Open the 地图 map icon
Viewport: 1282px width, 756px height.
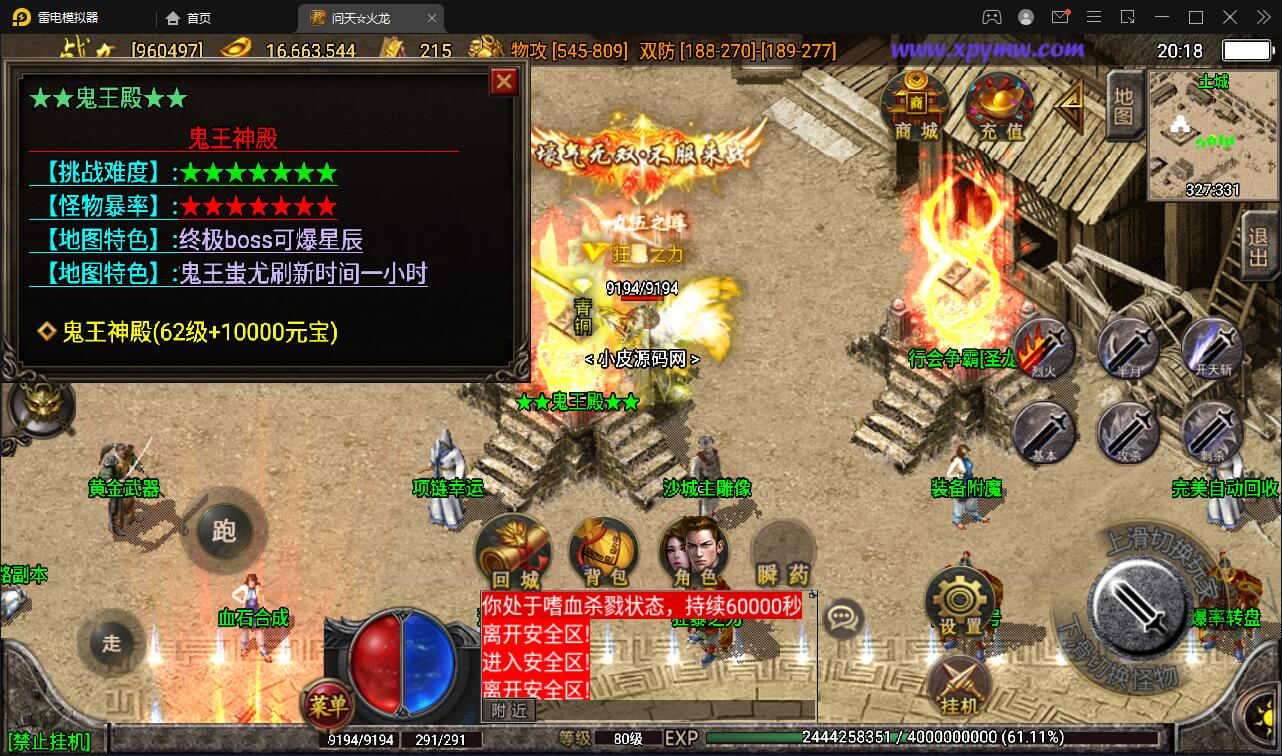click(x=1122, y=105)
